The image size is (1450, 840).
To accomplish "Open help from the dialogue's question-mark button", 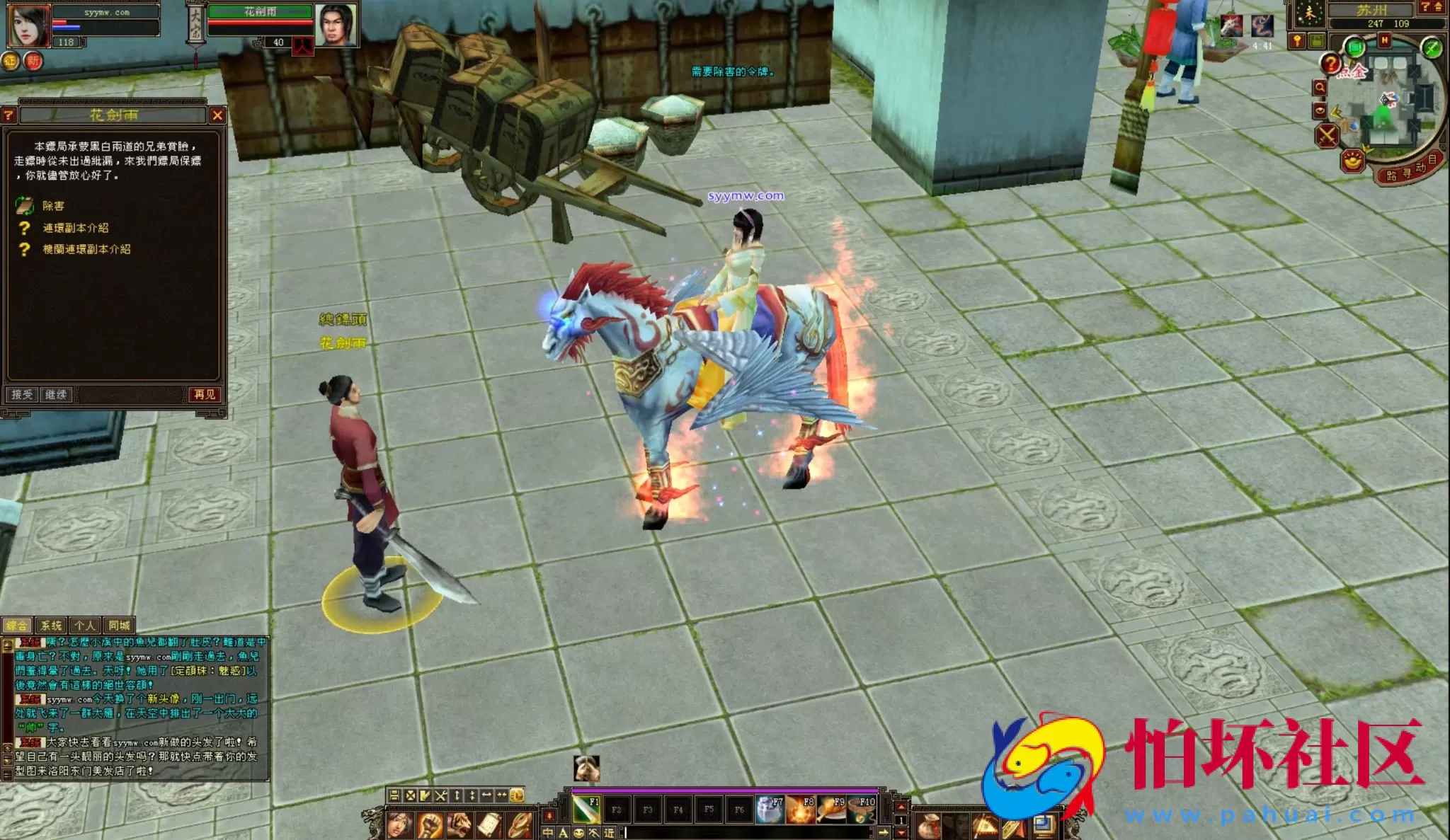I will click(8, 115).
